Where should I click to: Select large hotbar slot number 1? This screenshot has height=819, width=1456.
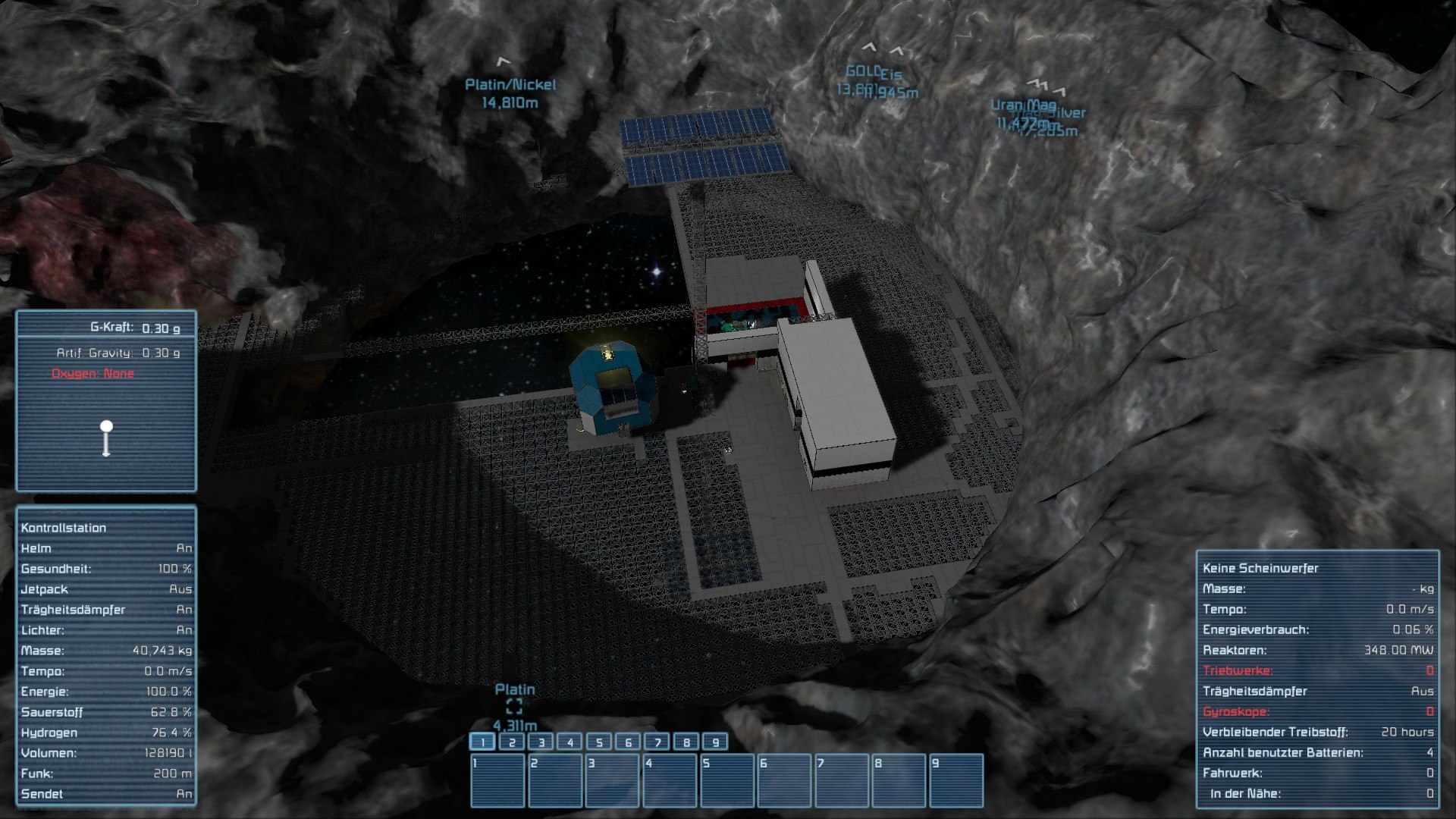(497, 780)
